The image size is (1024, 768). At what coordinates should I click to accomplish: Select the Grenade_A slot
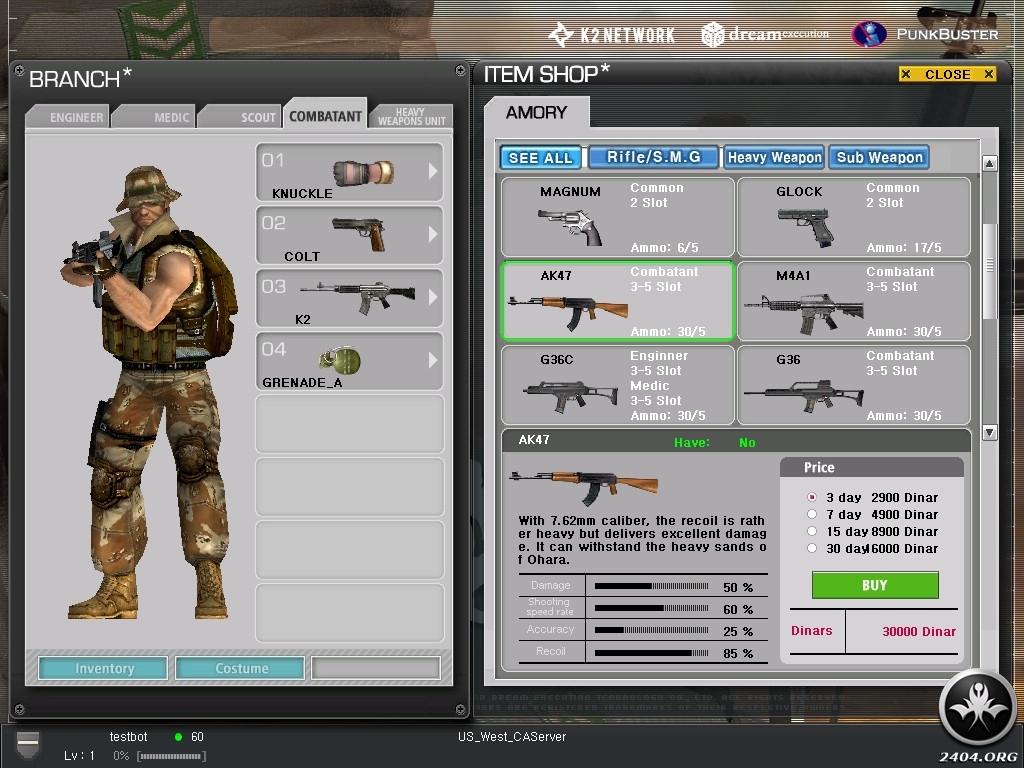pos(349,362)
